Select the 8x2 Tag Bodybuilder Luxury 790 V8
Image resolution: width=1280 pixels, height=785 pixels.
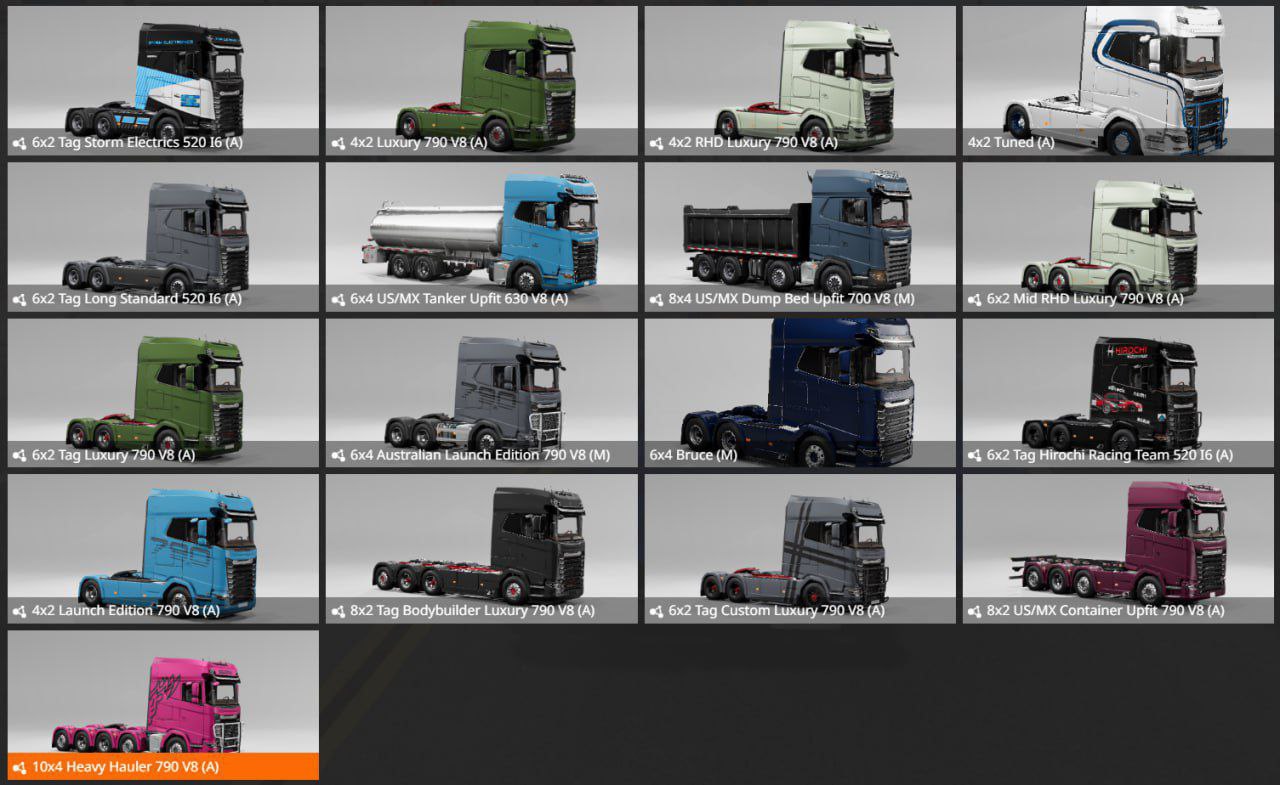(481, 550)
